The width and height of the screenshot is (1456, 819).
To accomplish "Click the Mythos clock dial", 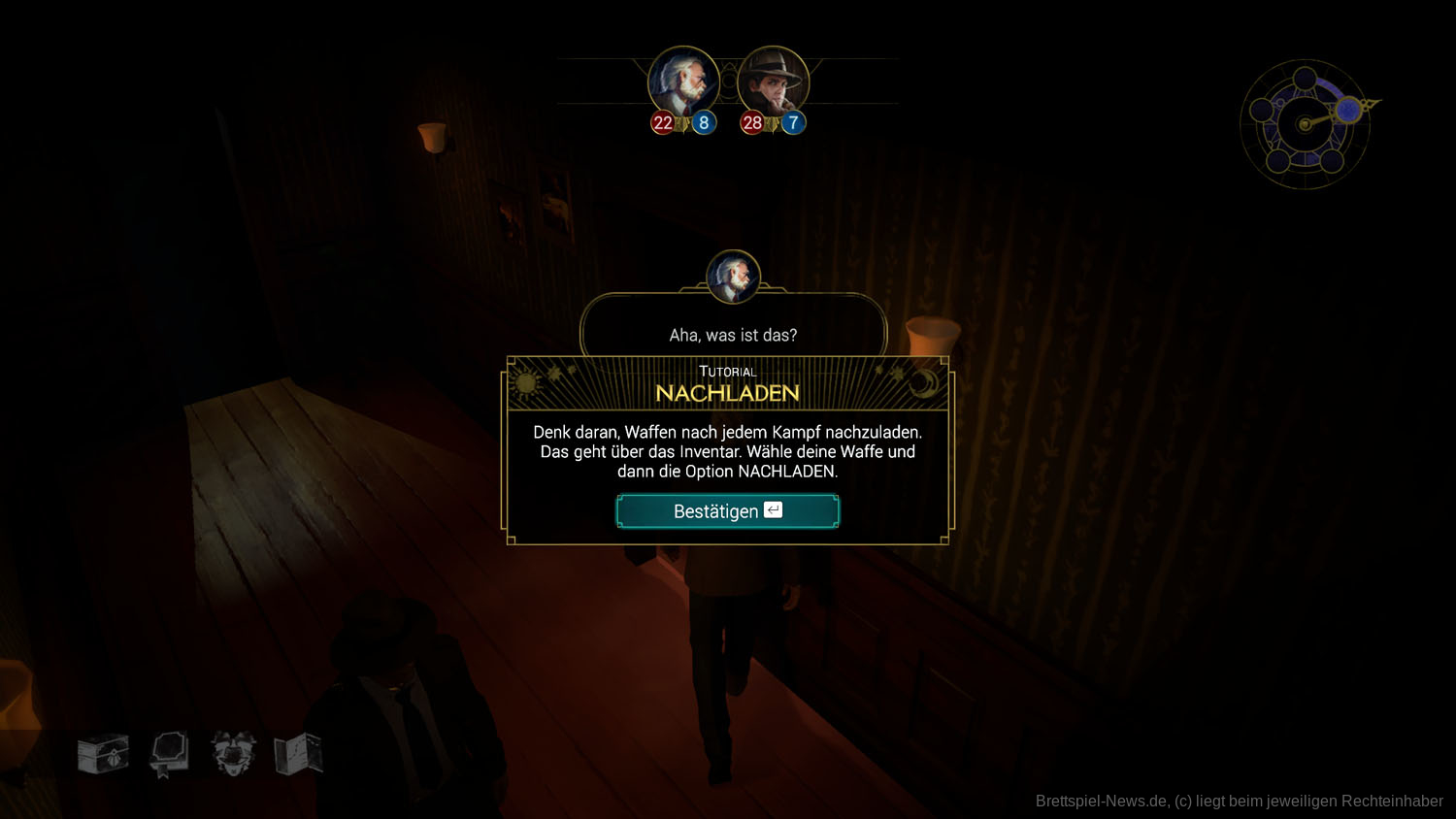I will tap(1306, 124).
